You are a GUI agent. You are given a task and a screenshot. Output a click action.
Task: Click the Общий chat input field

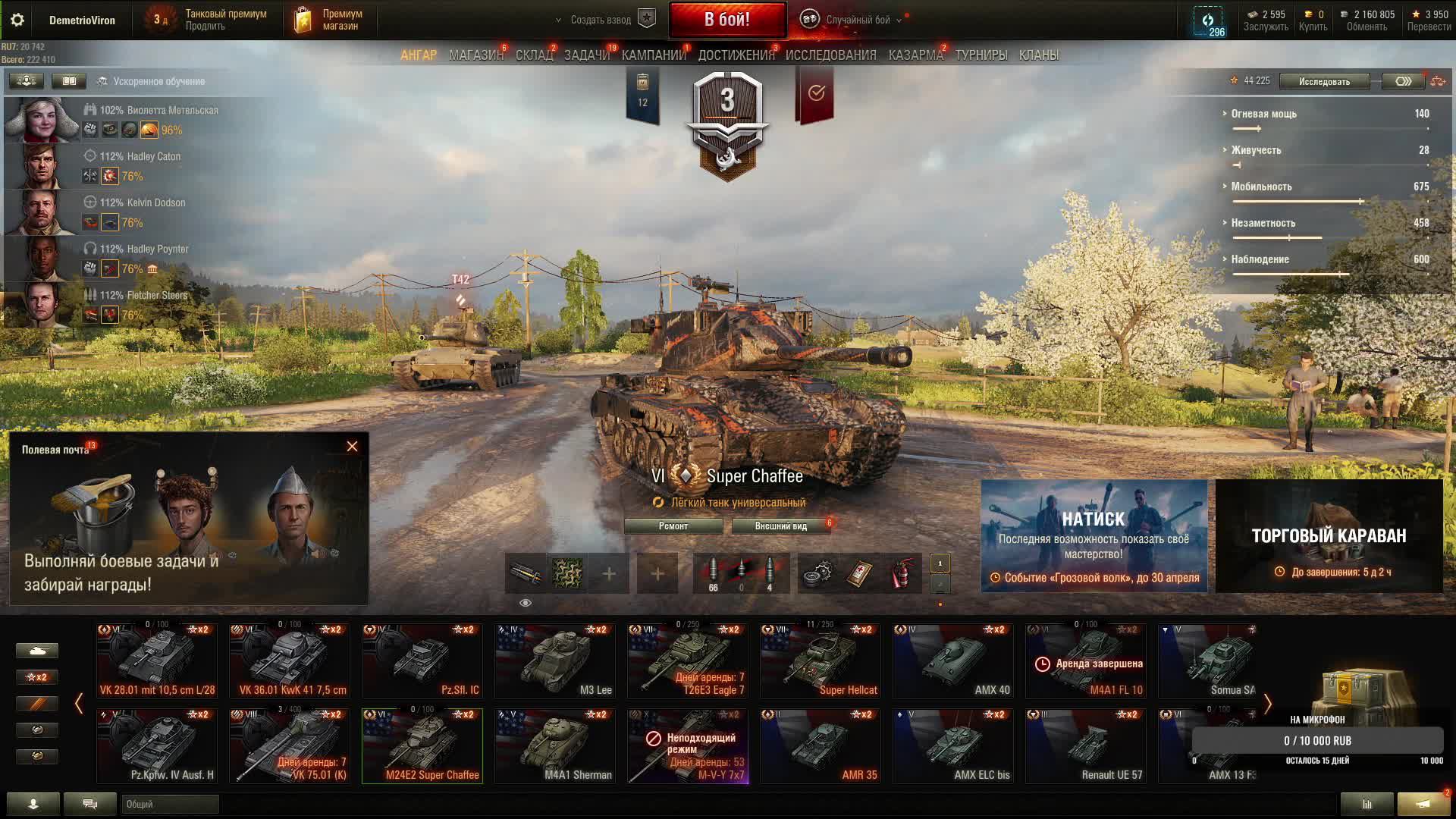tap(170, 804)
